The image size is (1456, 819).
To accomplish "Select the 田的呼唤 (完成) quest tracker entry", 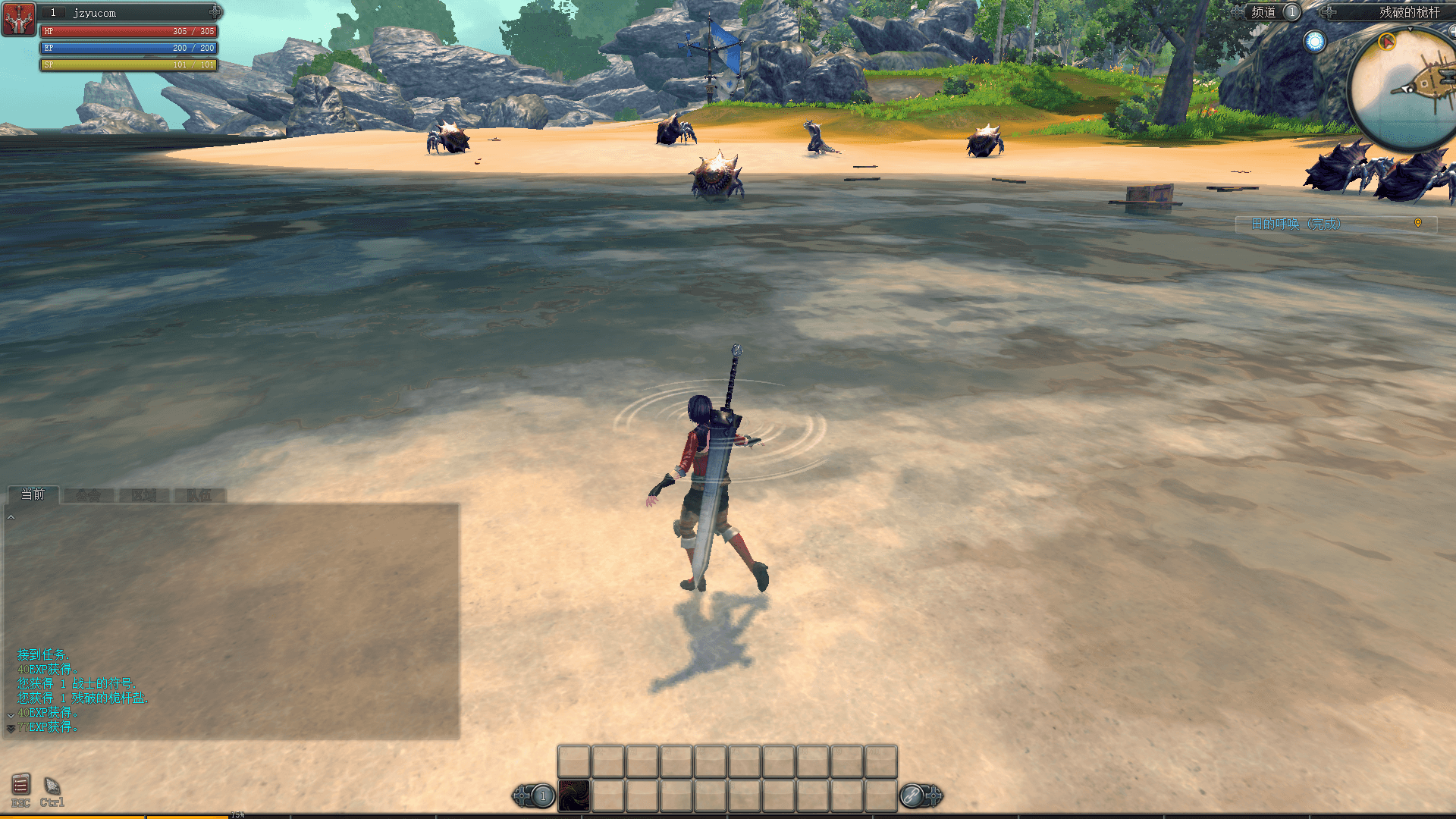I will (1296, 224).
